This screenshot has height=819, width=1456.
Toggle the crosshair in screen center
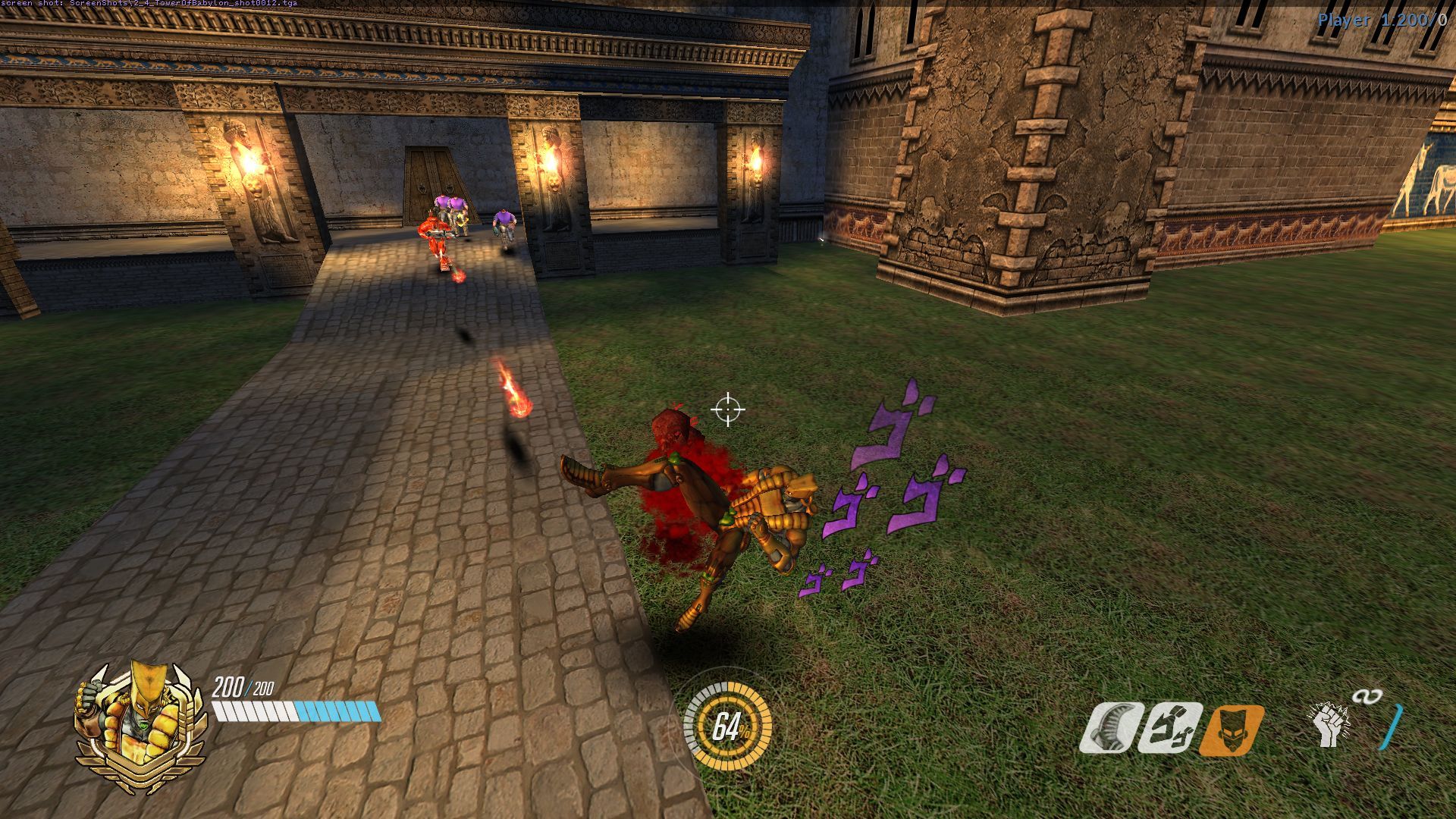[x=728, y=409]
